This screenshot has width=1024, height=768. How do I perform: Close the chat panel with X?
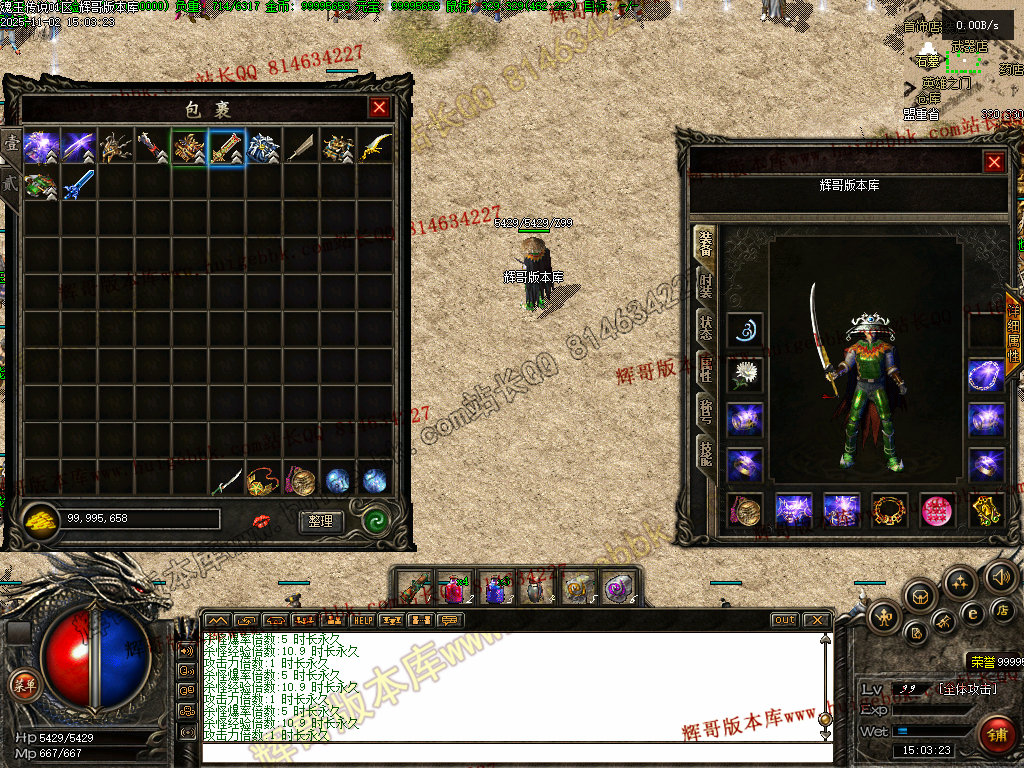817,620
